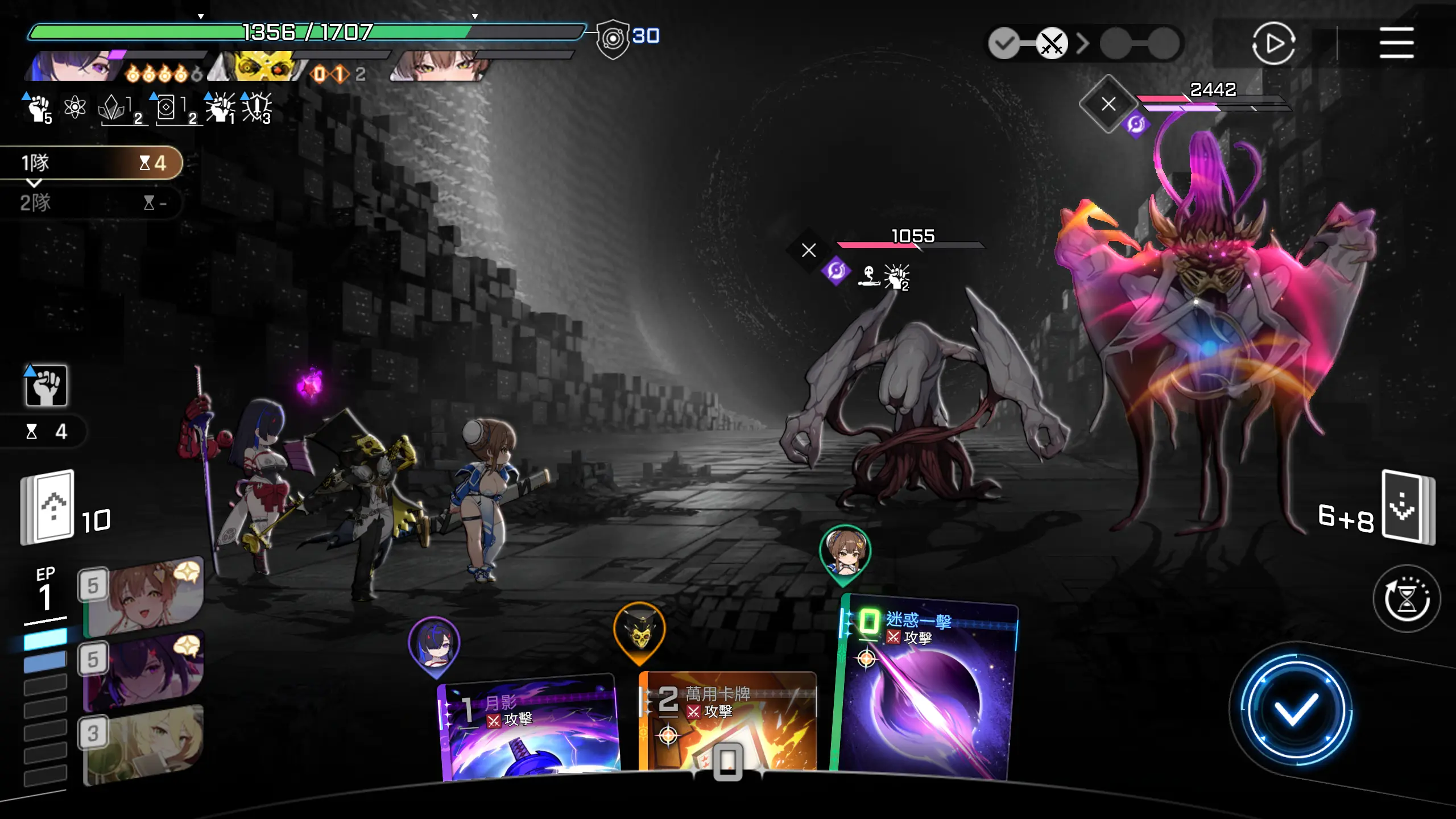1456x819 pixels.
Task: Confirm with the blue checkmark button
Action: coord(1296,710)
